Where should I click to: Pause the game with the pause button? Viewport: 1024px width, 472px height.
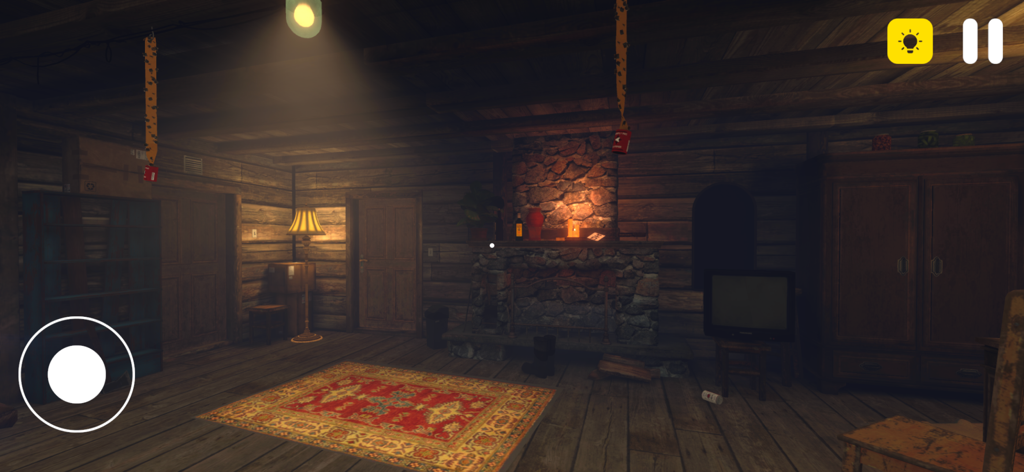tap(982, 42)
